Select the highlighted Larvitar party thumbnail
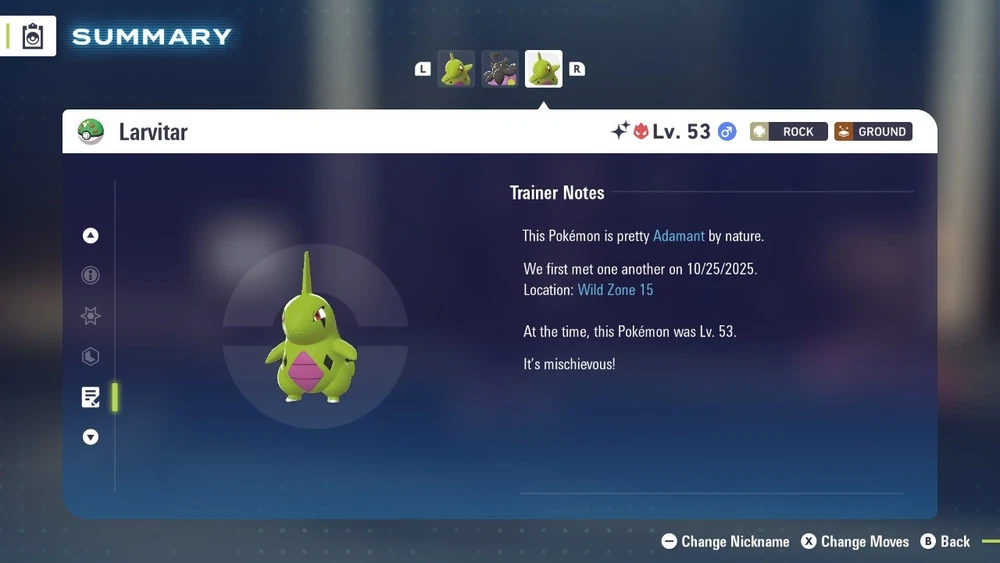Image resolution: width=1000 pixels, height=563 pixels. (544, 69)
